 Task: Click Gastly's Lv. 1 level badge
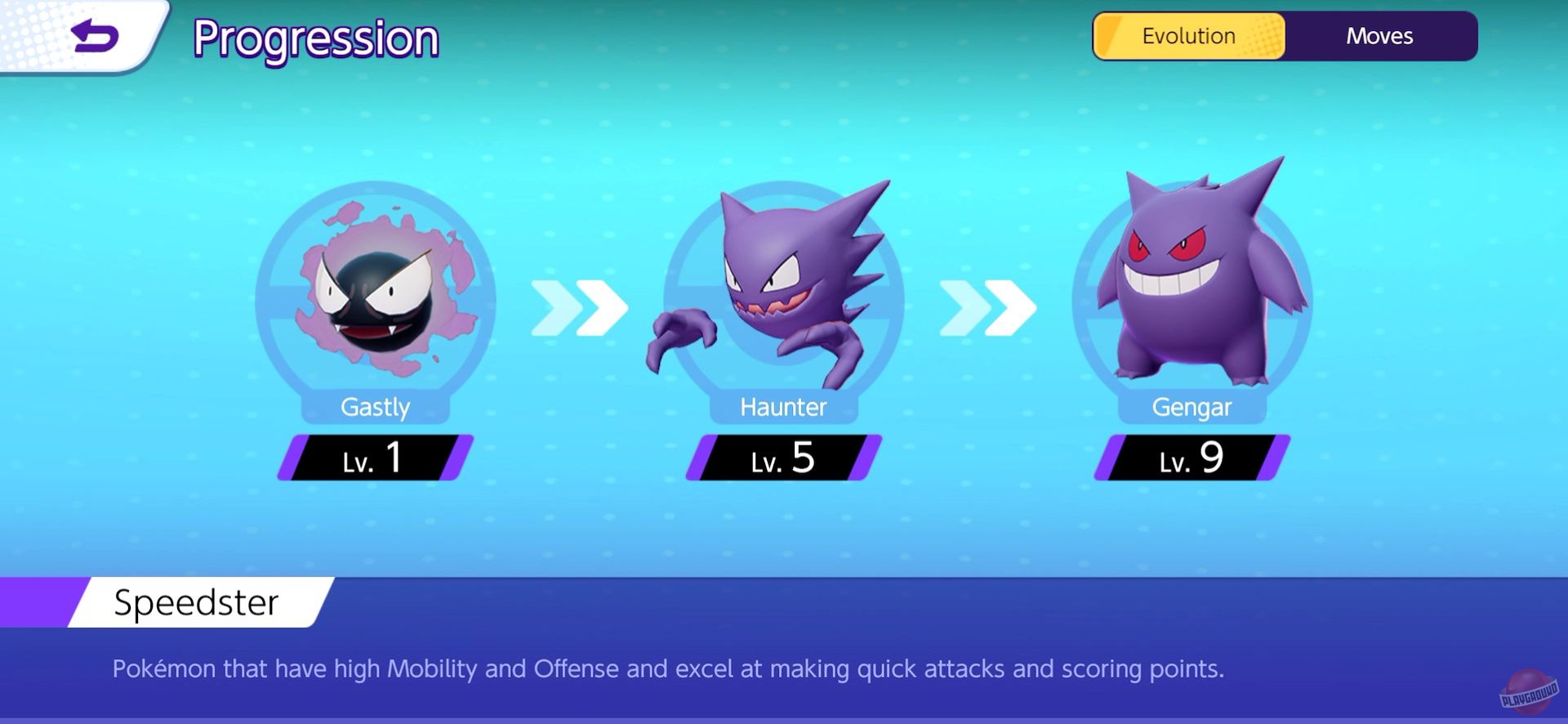click(376, 459)
